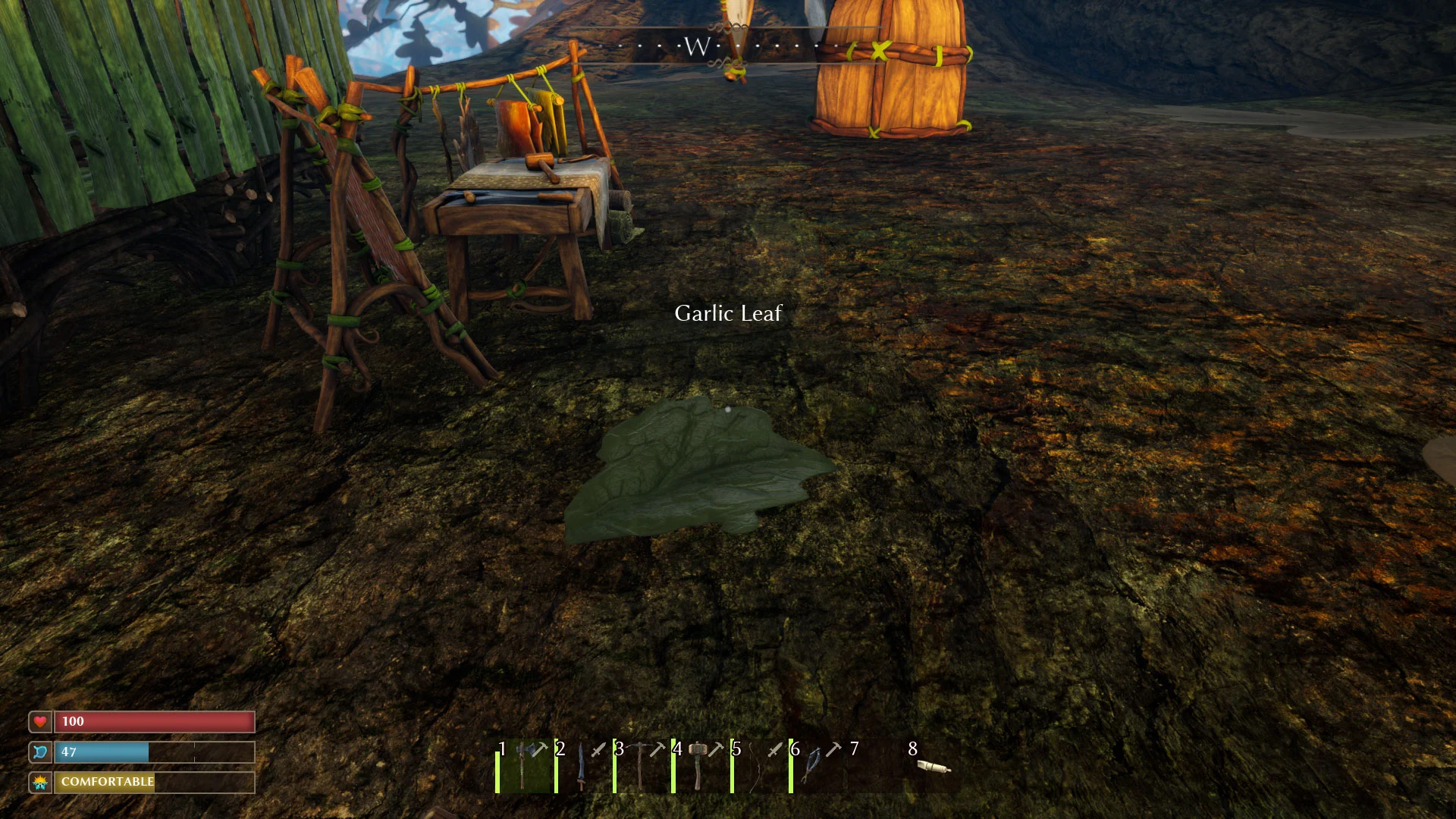Viewport: 1456px width, 819px height.
Task: Click the green durability bar beside slot 1
Action: pyautogui.click(x=498, y=770)
